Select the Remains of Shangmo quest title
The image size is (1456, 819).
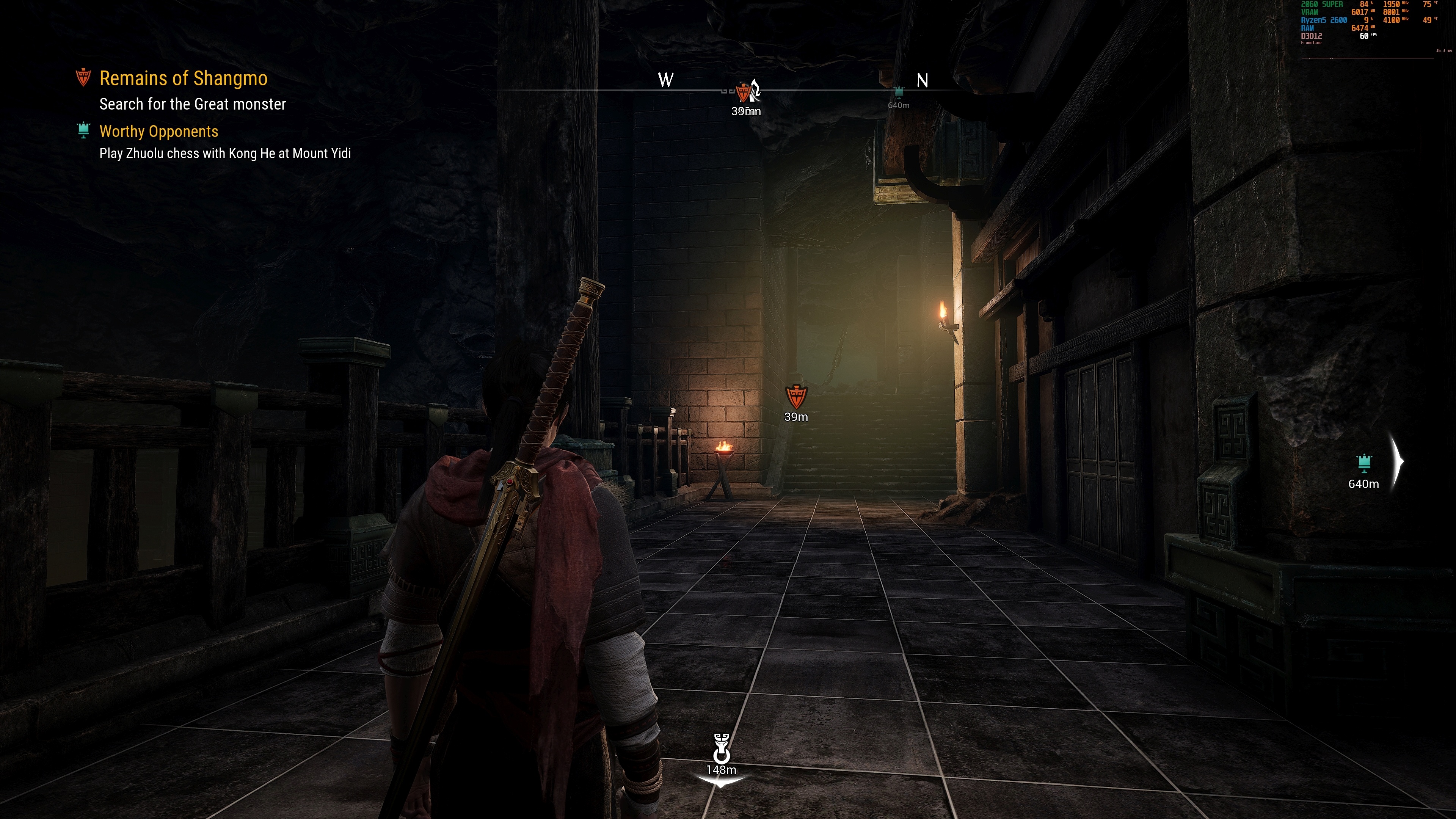click(183, 78)
